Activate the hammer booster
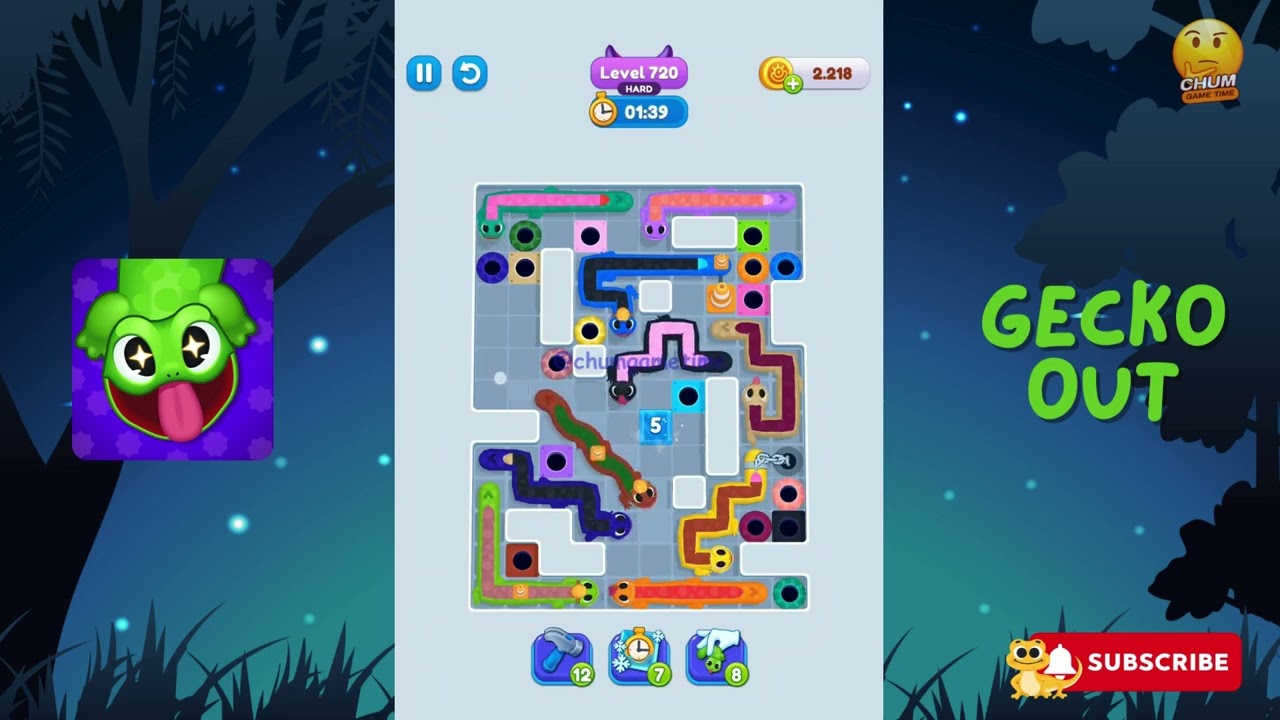The width and height of the screenshot is (1280, 720). [563, 658]
